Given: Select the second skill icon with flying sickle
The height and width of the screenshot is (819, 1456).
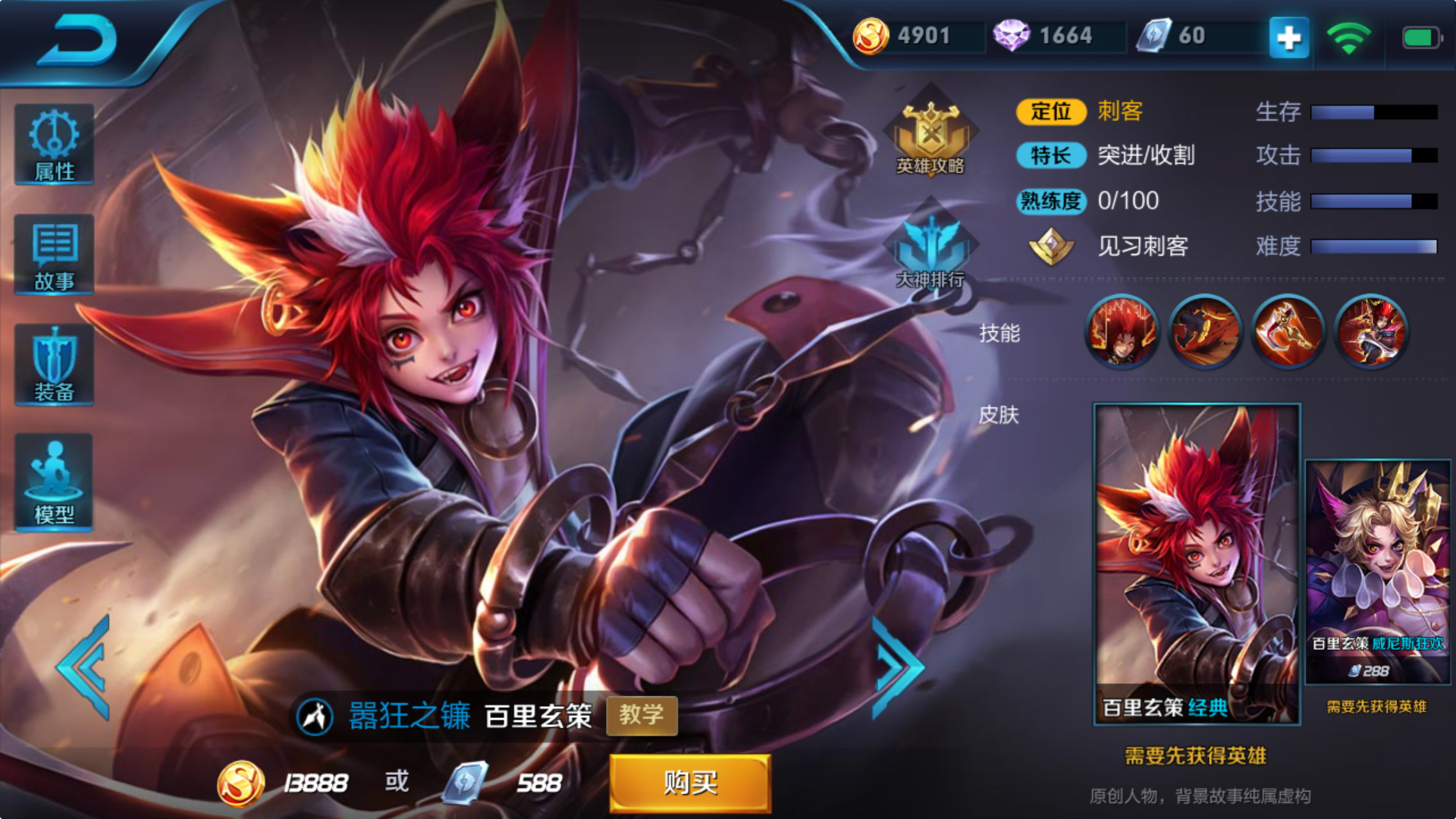Looking at the screenshot, I should tap(1205, 331).
